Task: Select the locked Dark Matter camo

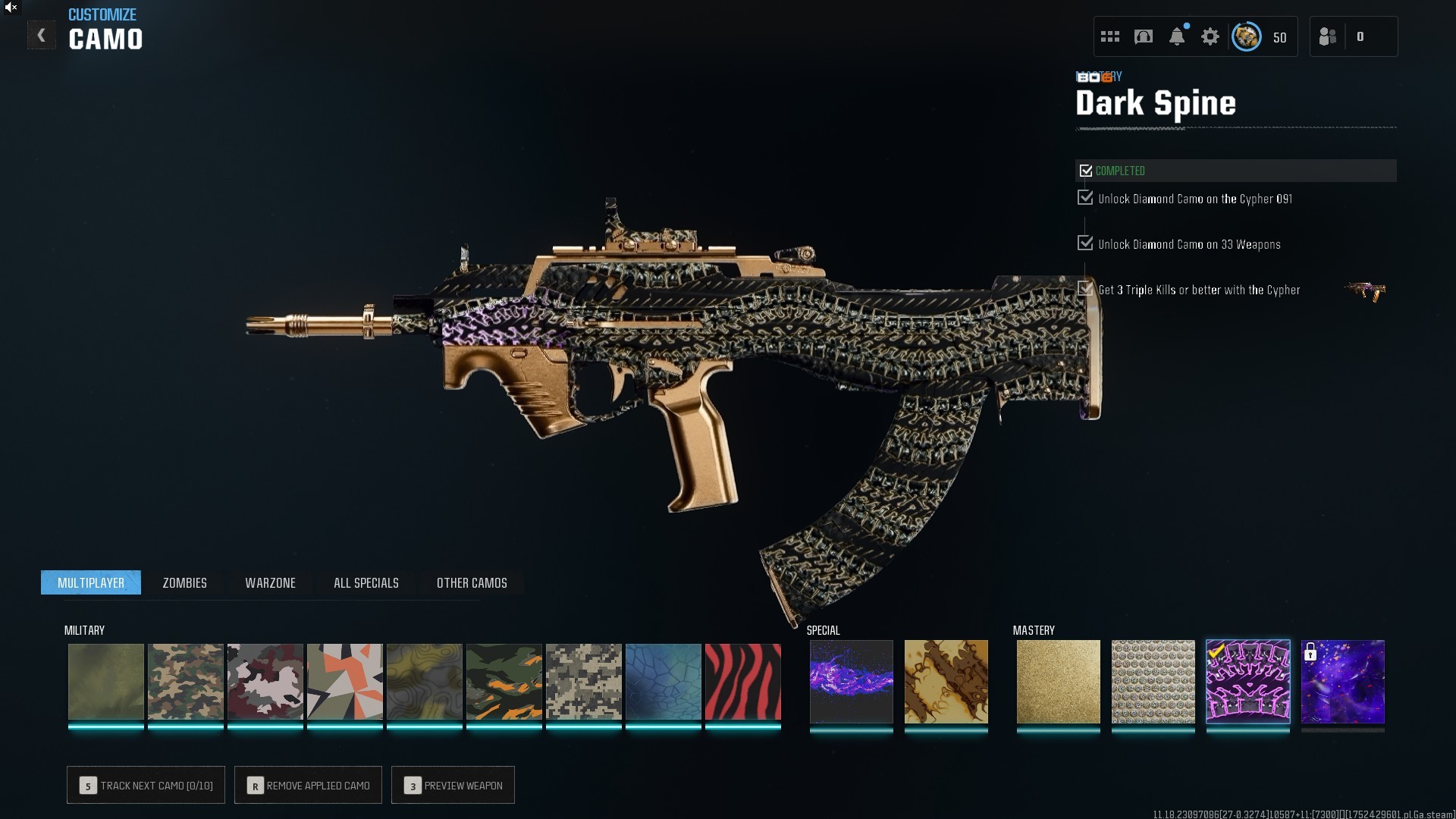Action: [x=1342, y=681]
